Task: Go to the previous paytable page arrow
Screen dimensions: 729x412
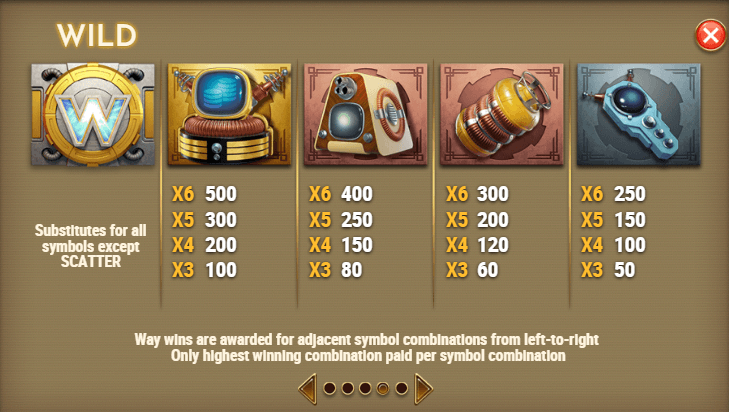Action: tap(308, 387)
